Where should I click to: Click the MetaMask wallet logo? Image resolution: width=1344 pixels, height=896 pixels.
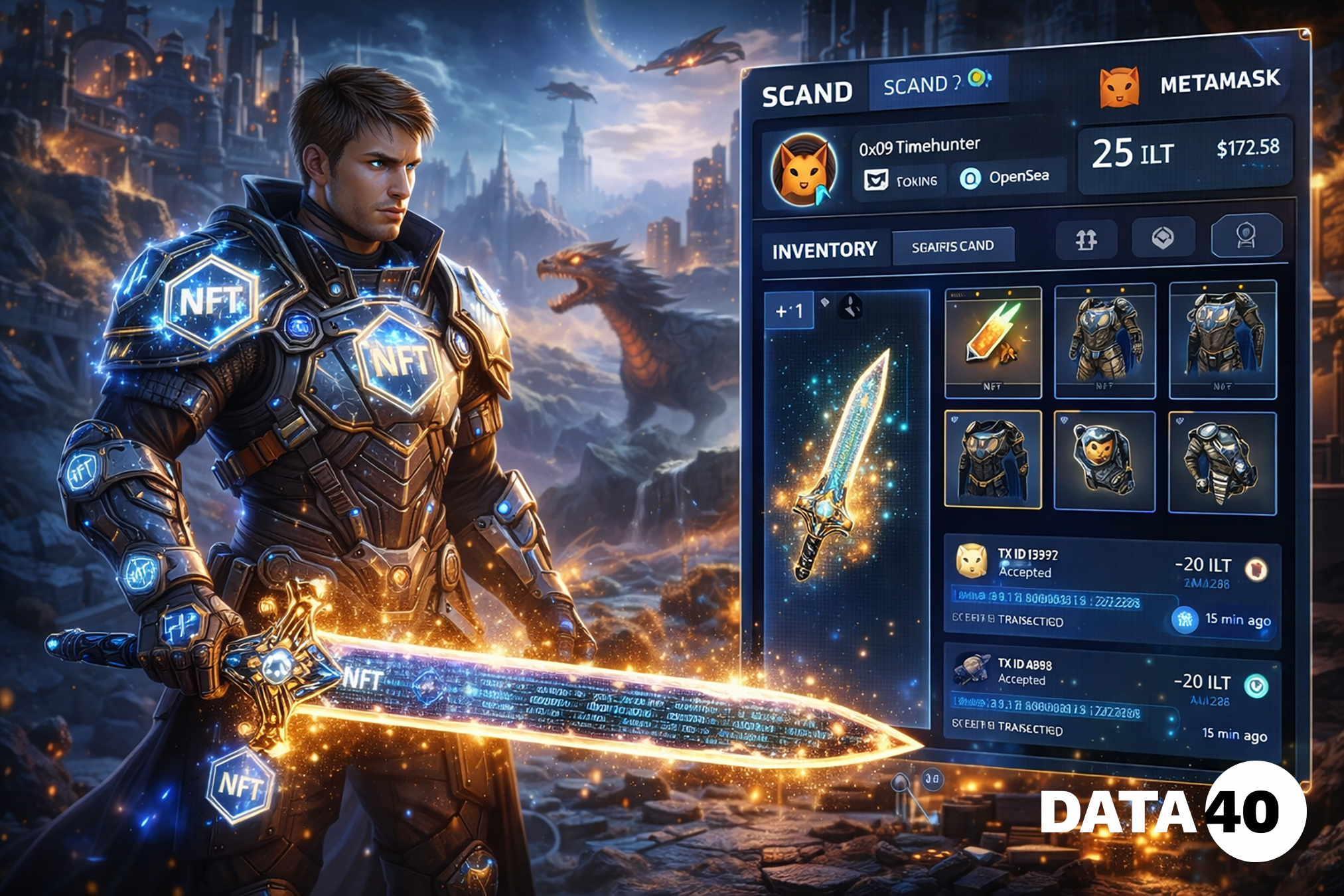pos(1119,87)
